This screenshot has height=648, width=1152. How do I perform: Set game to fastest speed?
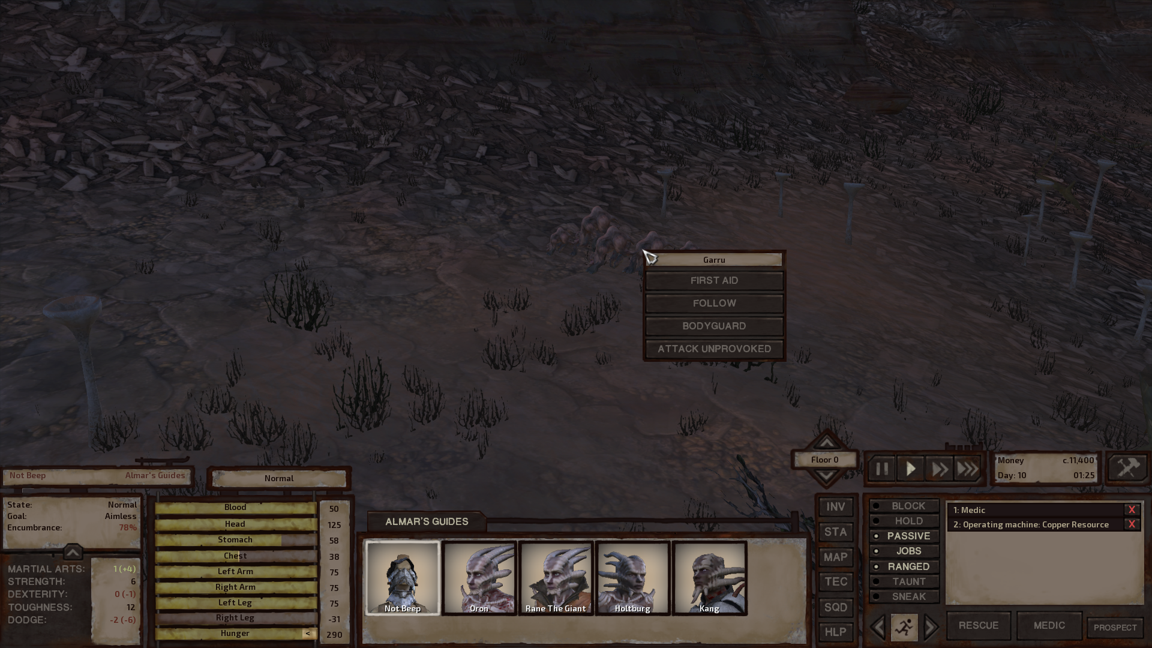pyautogui.click(x=967, y=468)
